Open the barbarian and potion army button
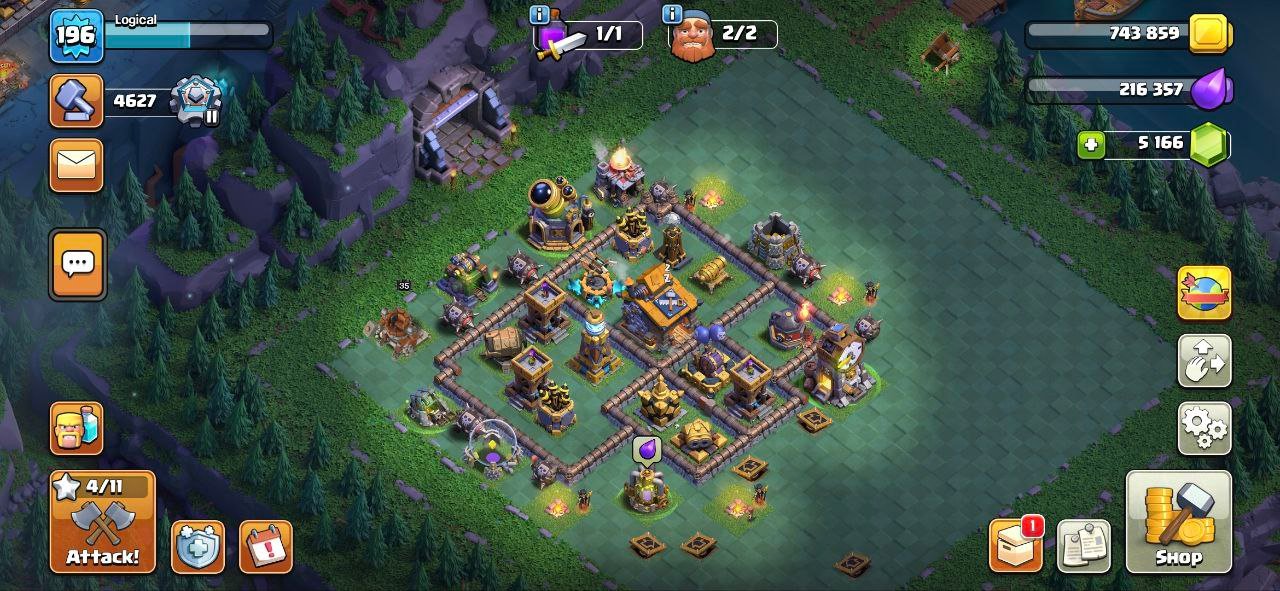 point(77,428)
